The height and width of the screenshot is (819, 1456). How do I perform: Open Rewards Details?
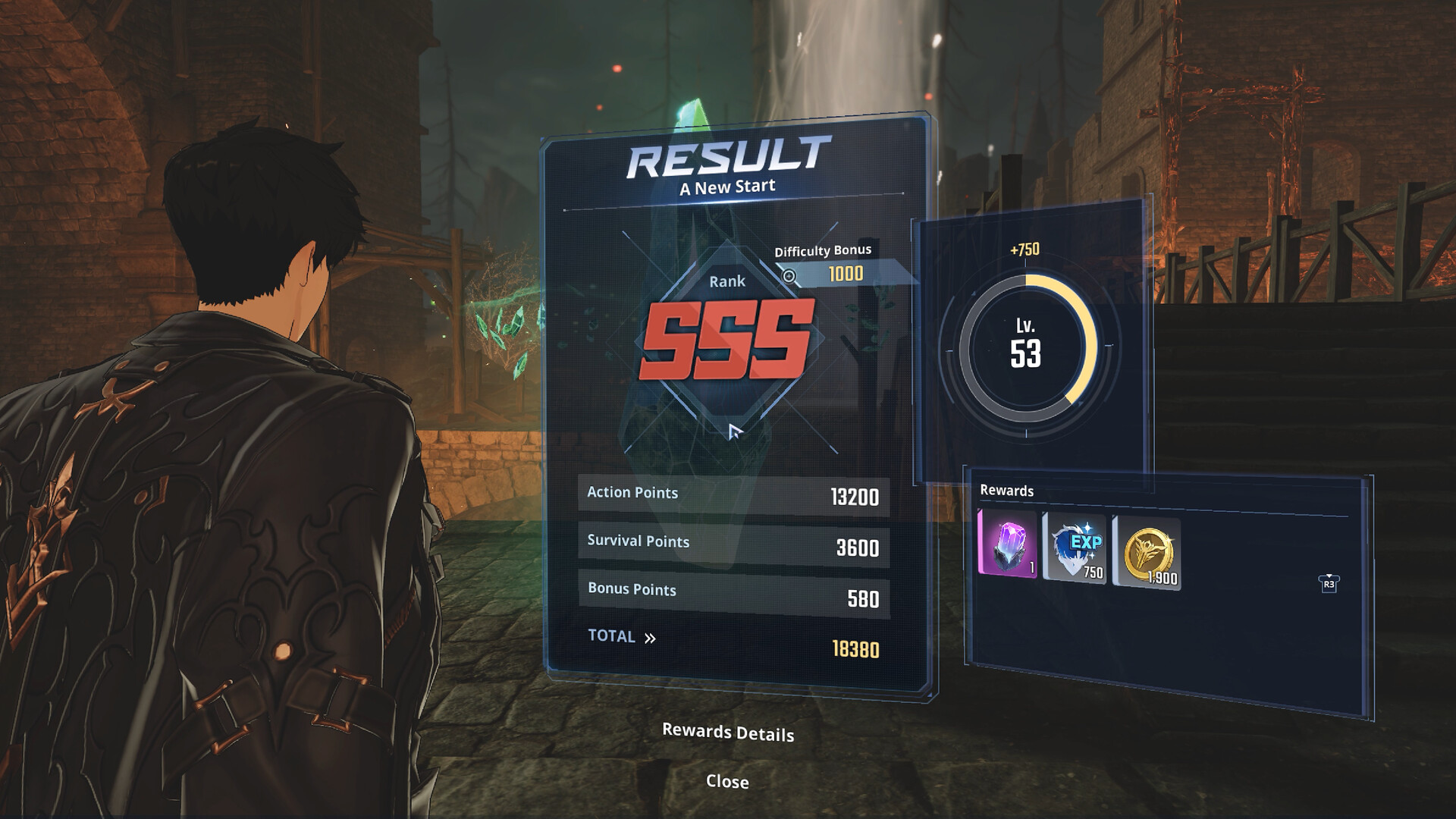pyautogui.click(x=727, y=732)
